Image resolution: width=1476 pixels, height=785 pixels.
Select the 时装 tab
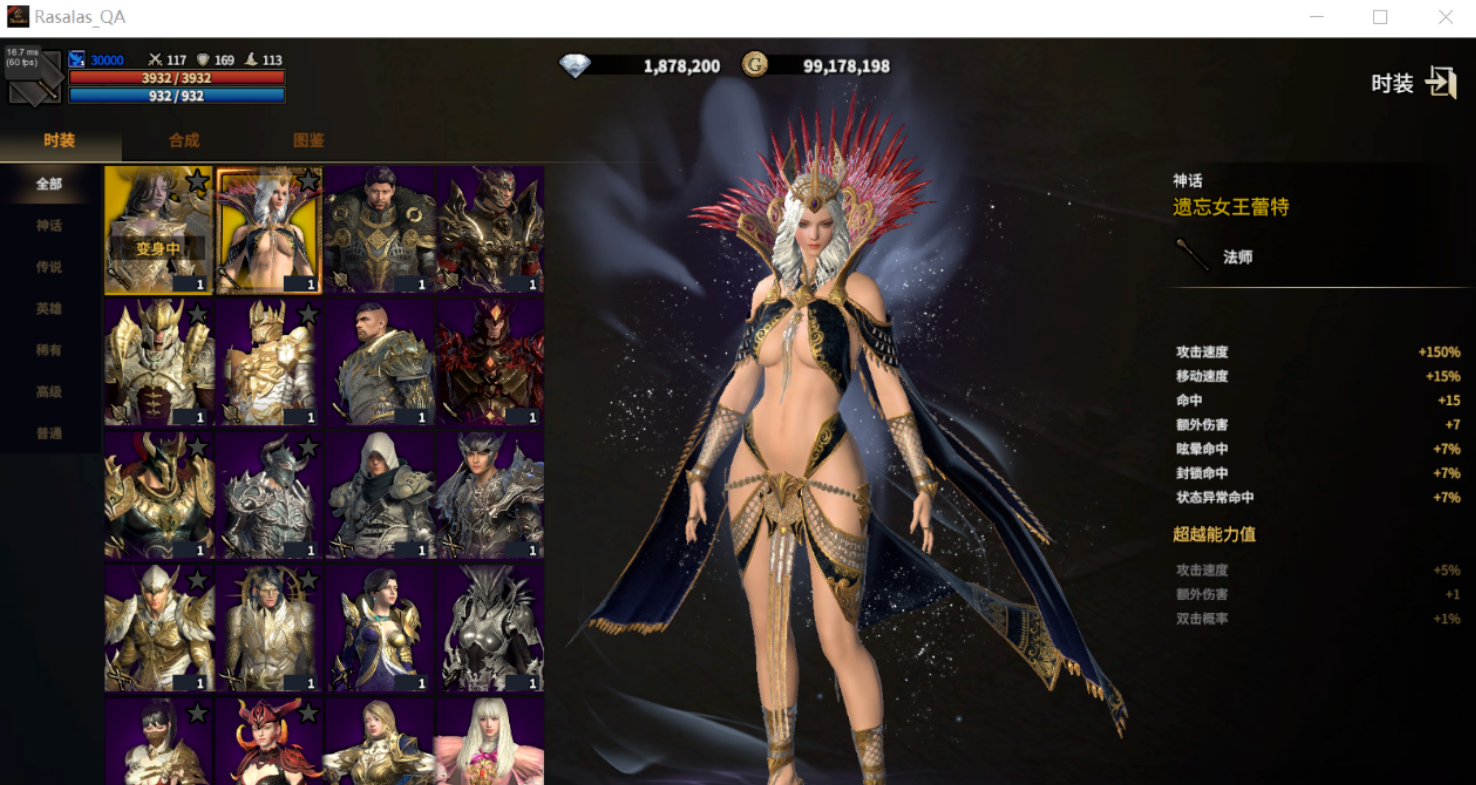point(59,141)
